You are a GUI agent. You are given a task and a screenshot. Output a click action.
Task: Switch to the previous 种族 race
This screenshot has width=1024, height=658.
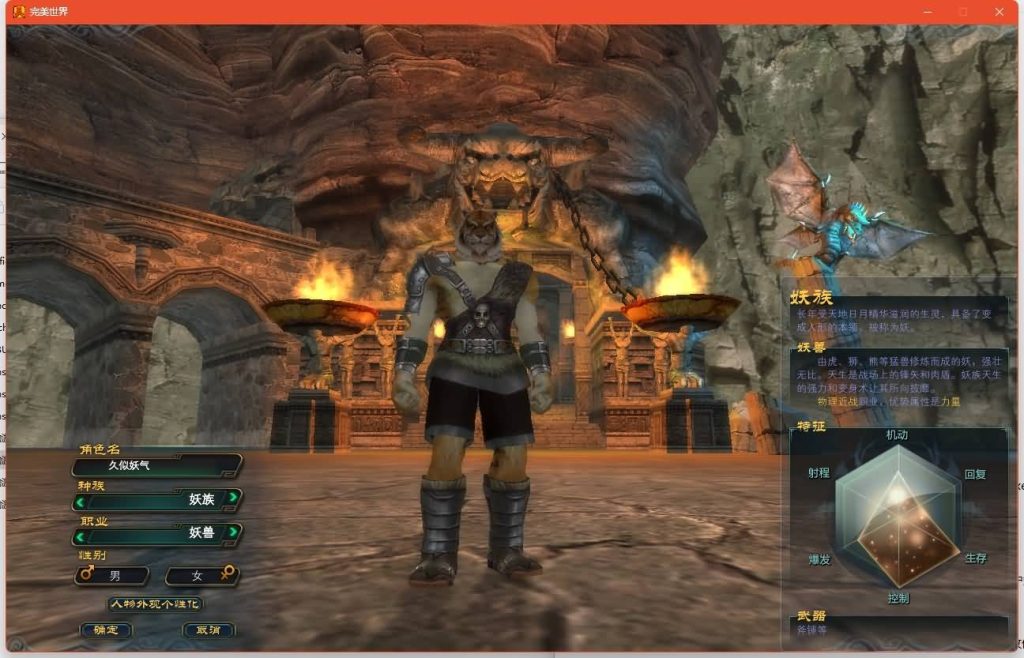pos(80,499)
